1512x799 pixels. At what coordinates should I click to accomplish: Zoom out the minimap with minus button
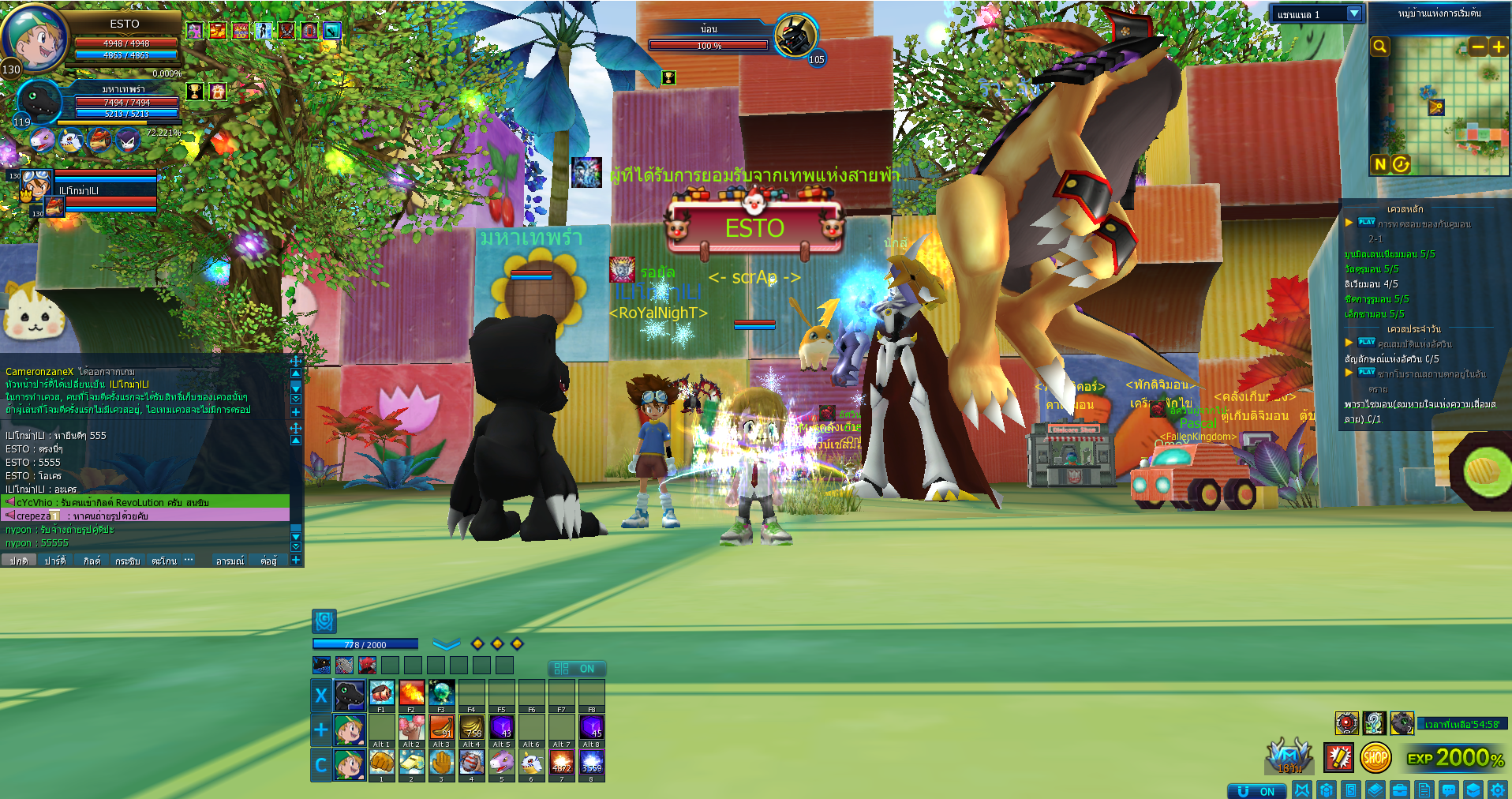click(1478, 47)
